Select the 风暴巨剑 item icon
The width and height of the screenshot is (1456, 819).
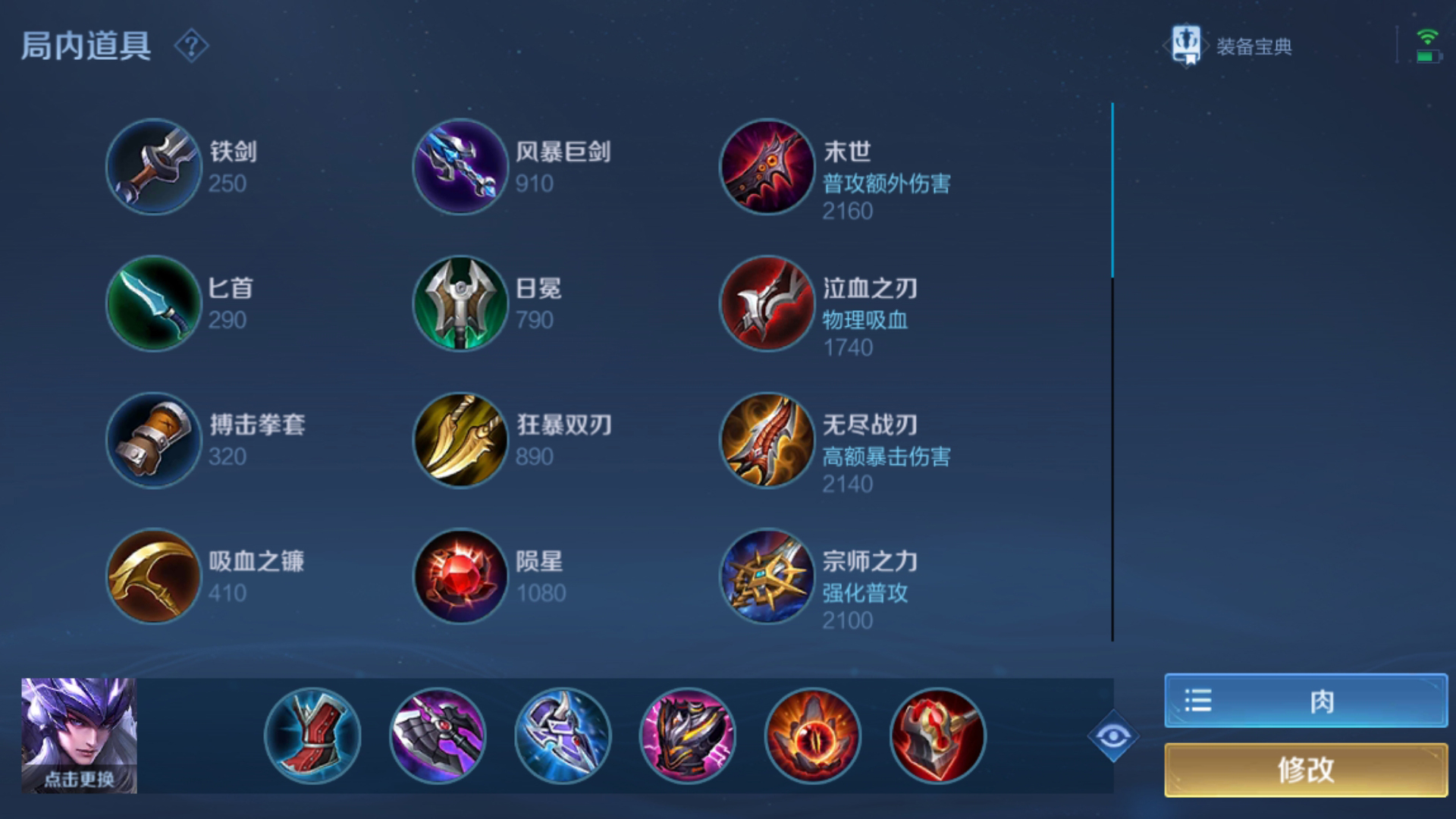[460, 167]
